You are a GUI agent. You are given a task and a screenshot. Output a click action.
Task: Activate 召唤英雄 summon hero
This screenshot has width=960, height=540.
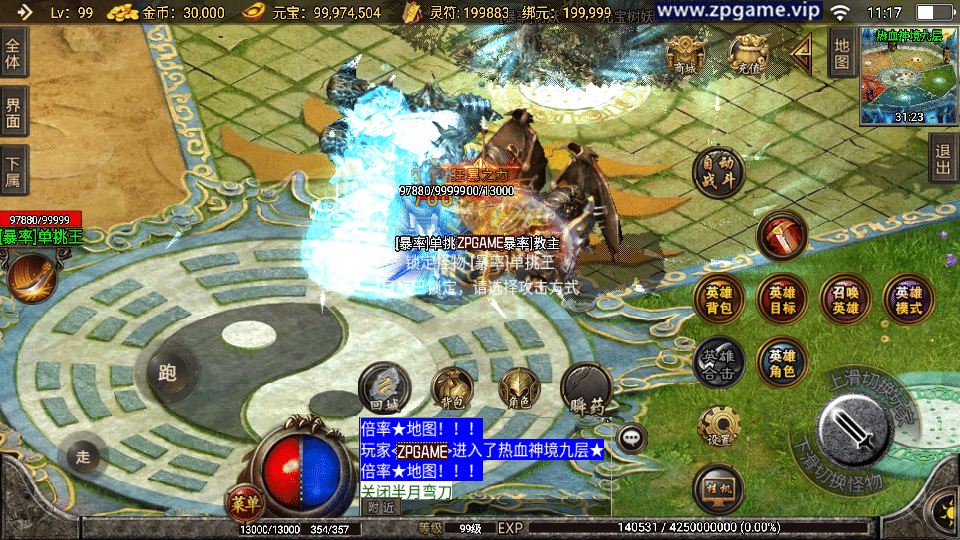[x=846, y=300]
